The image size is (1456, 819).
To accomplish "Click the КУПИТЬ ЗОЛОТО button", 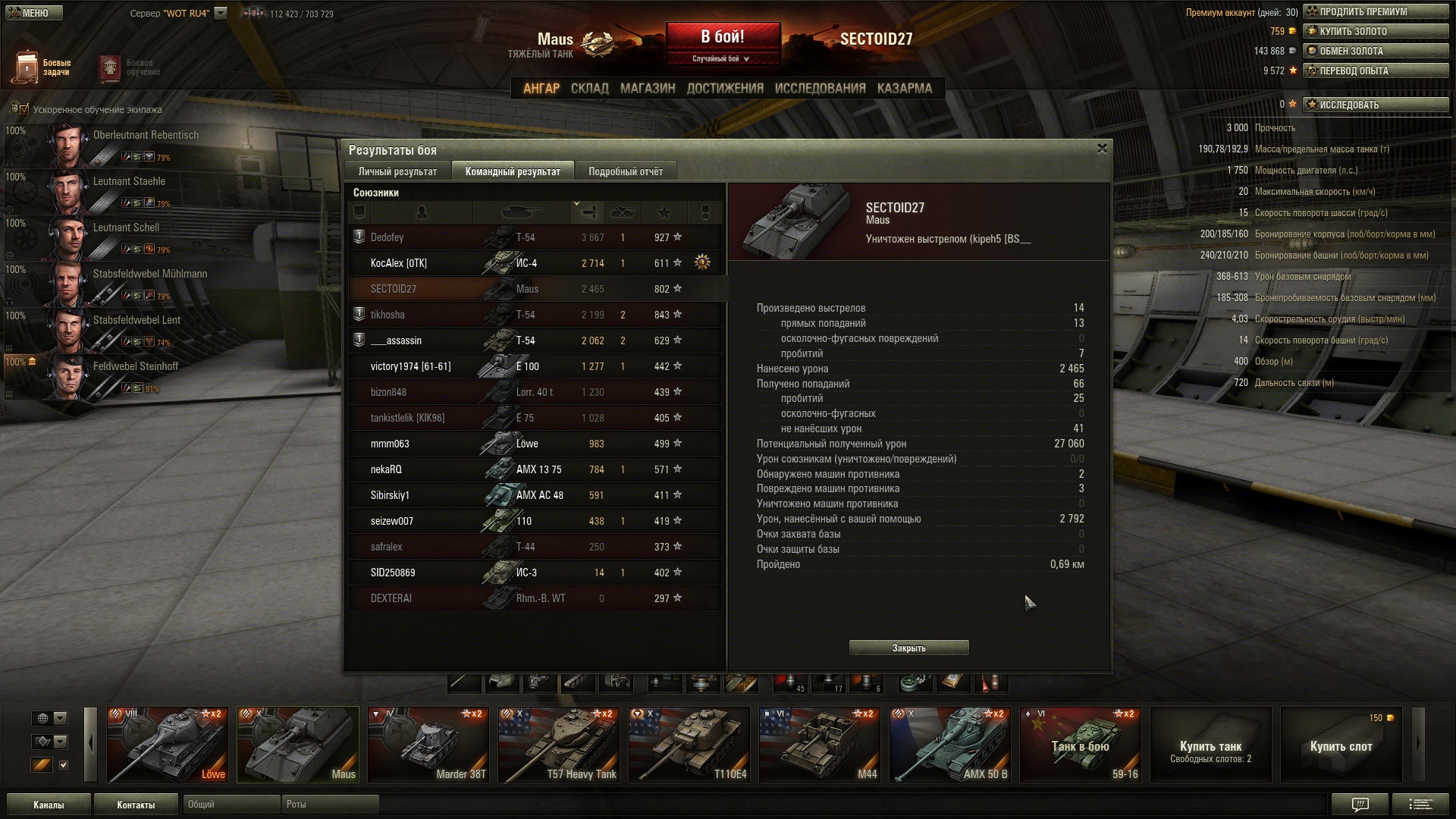I will coord(1376,31).
